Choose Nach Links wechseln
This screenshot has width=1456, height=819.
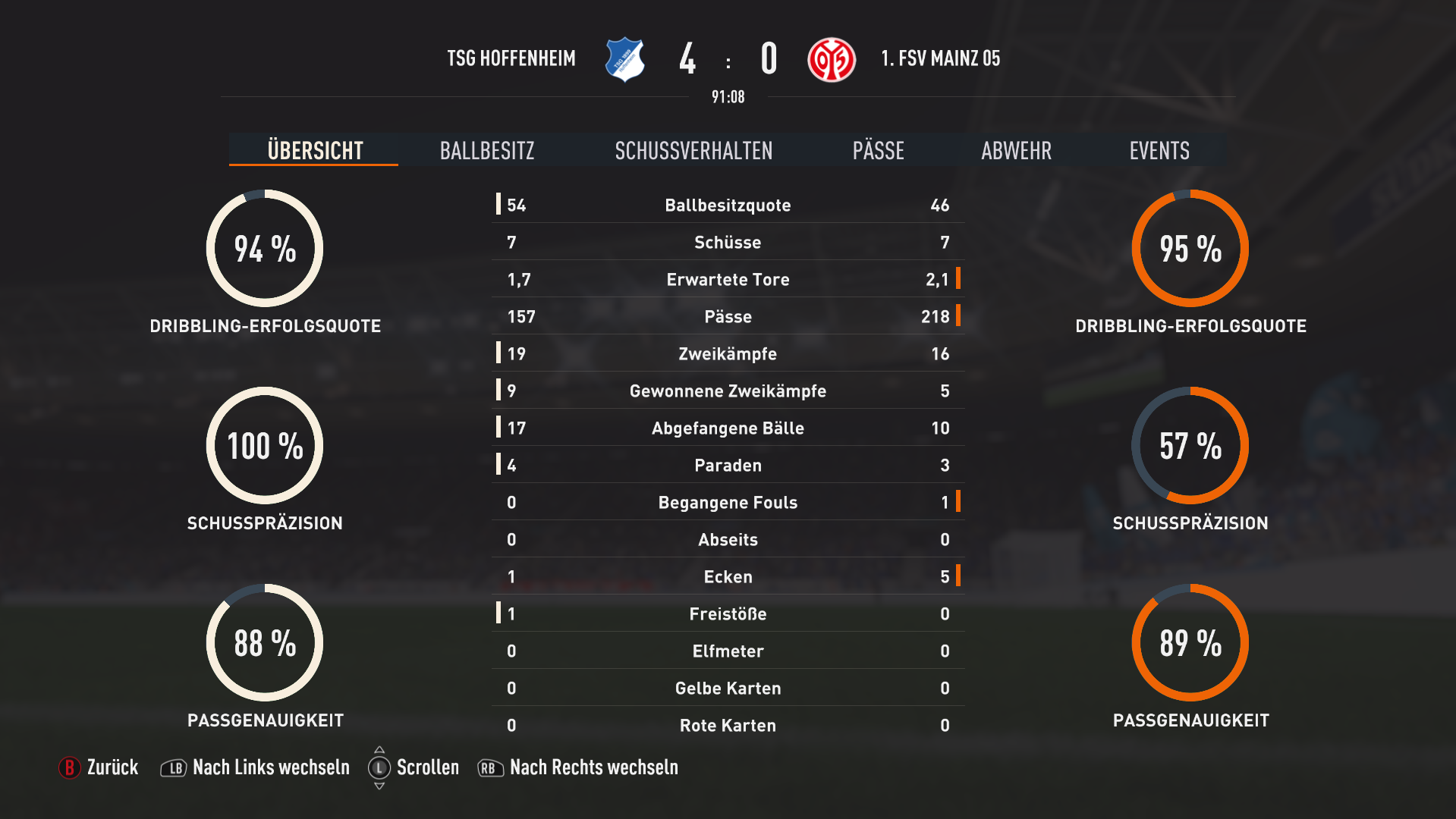[256, 767]
